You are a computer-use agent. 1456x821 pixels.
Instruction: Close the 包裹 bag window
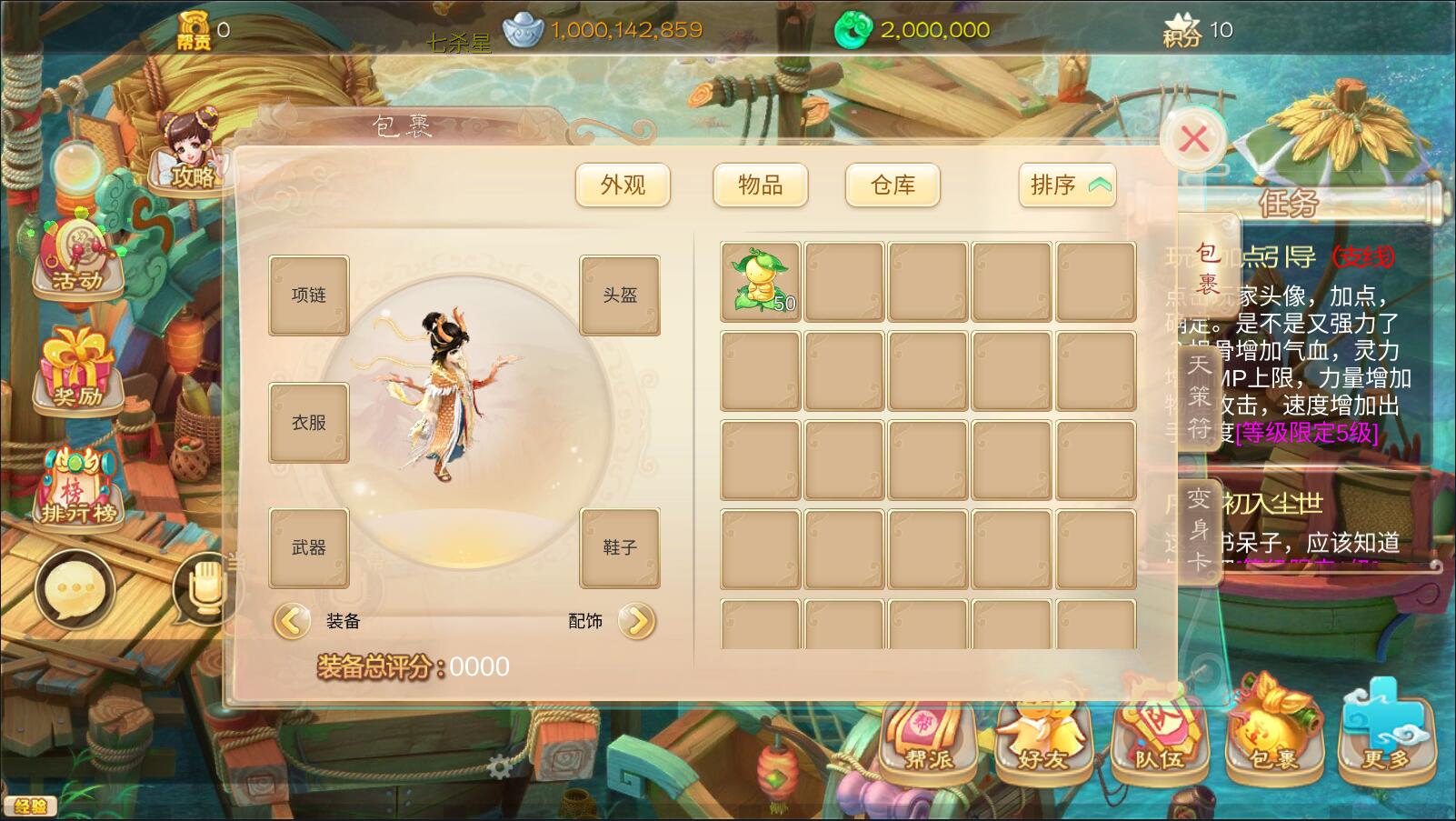point(1193,139)
